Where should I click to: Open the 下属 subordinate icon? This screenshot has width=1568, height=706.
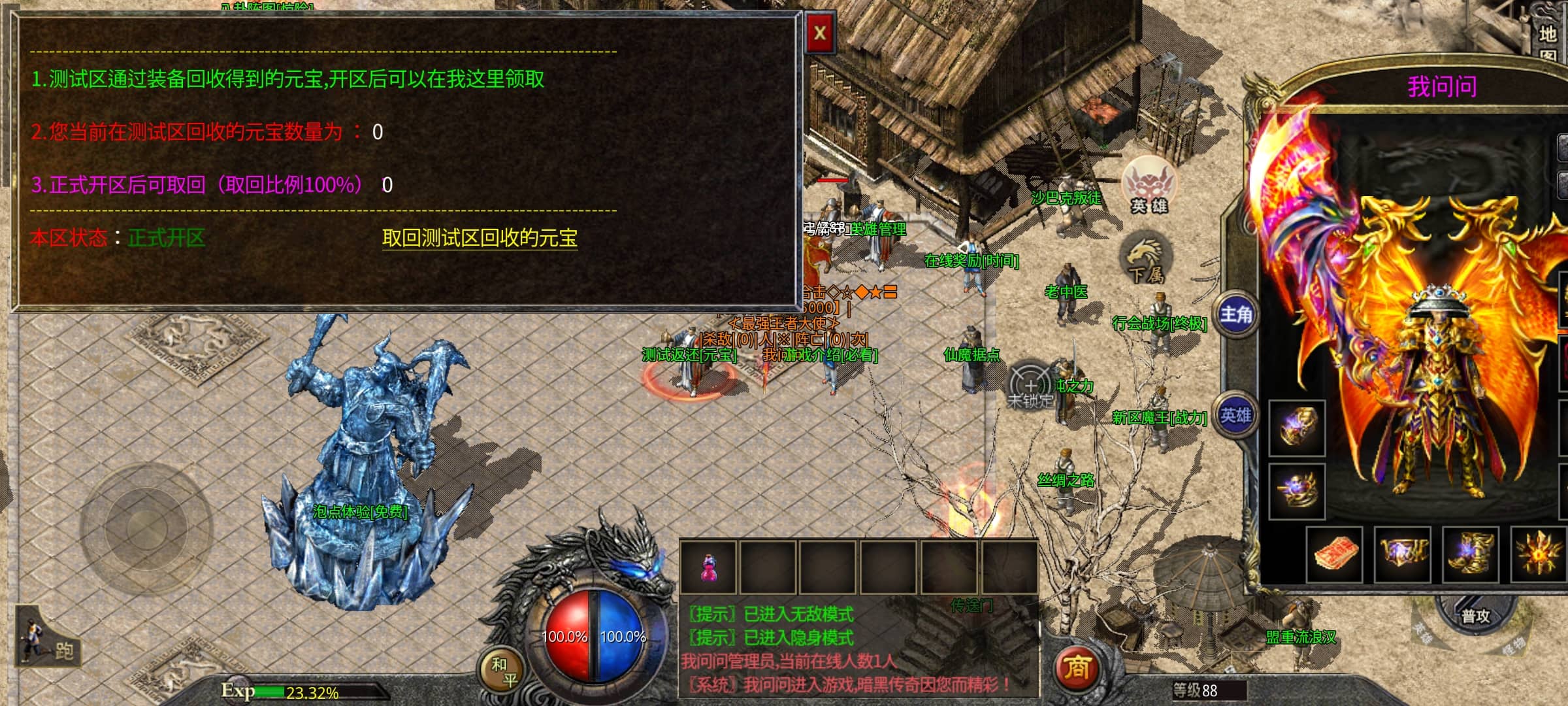(1145, 260)
